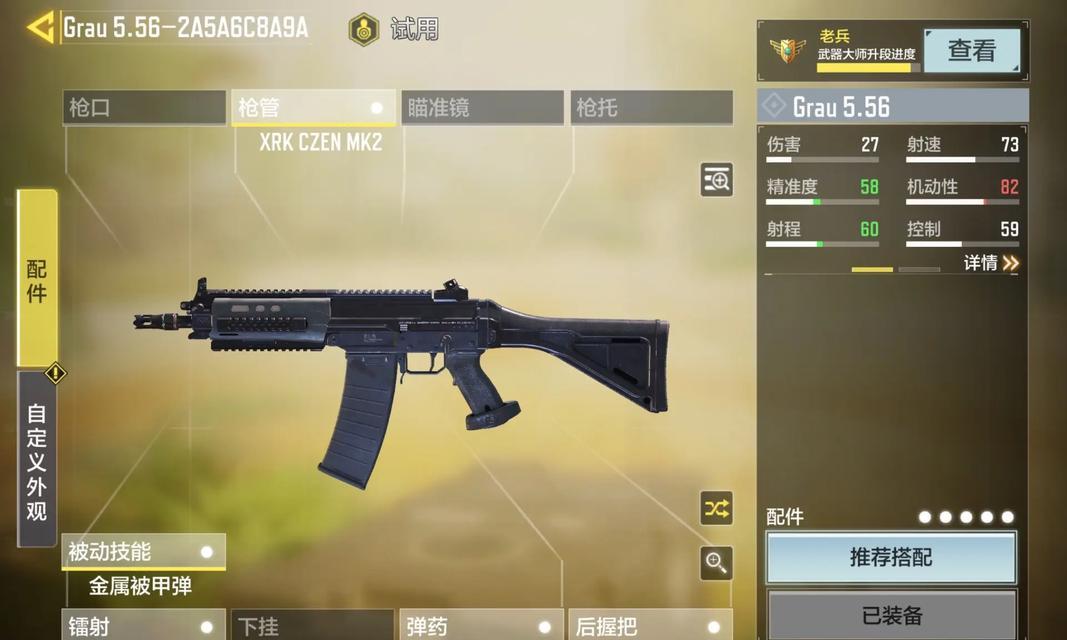The height and width of the screenshot is (640, 1067).
Task: Apply the 推荐搭配 recommended loadout
Action: 891,557
